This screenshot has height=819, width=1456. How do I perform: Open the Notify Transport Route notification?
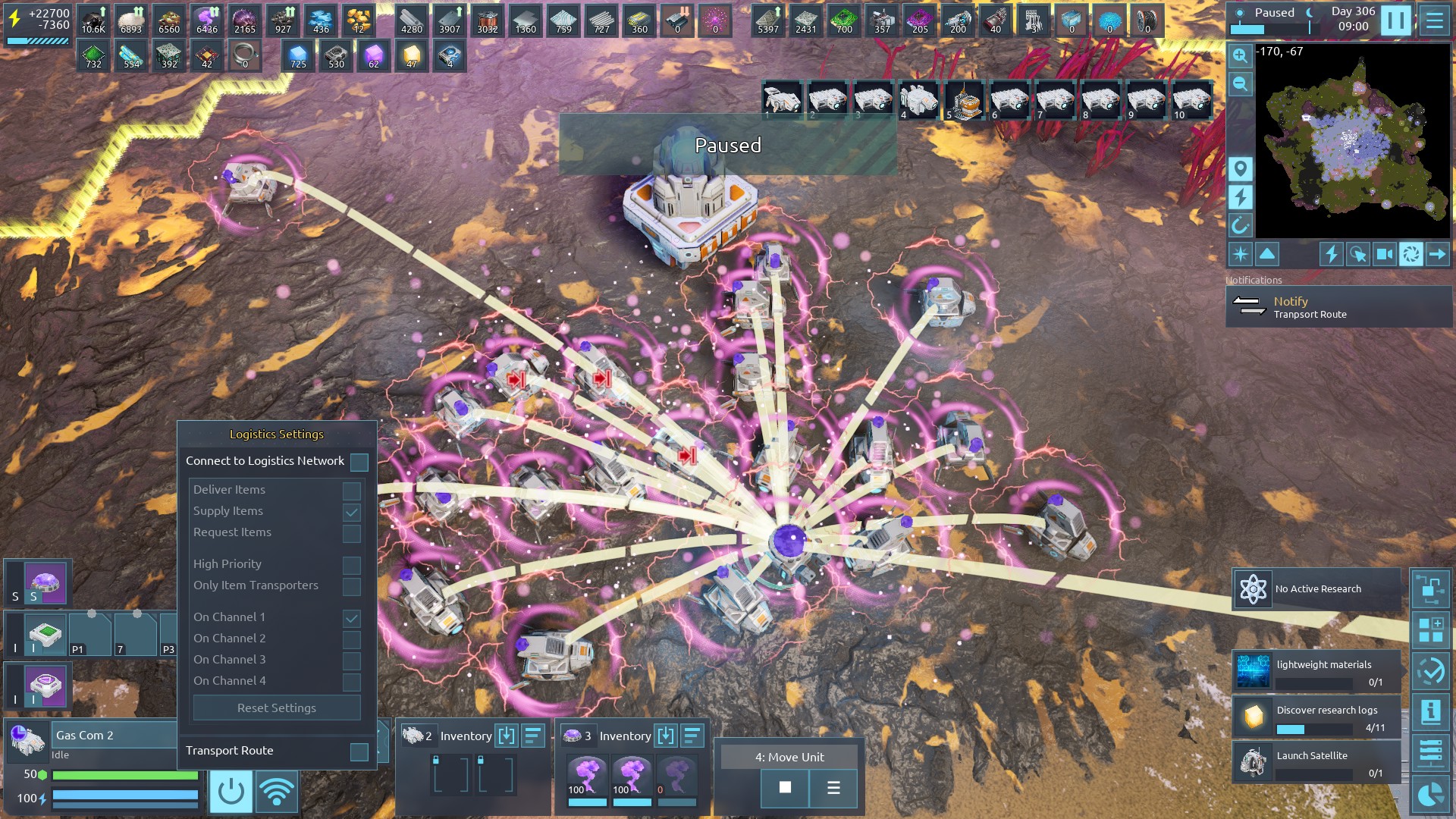click(x=1338, y=307)
